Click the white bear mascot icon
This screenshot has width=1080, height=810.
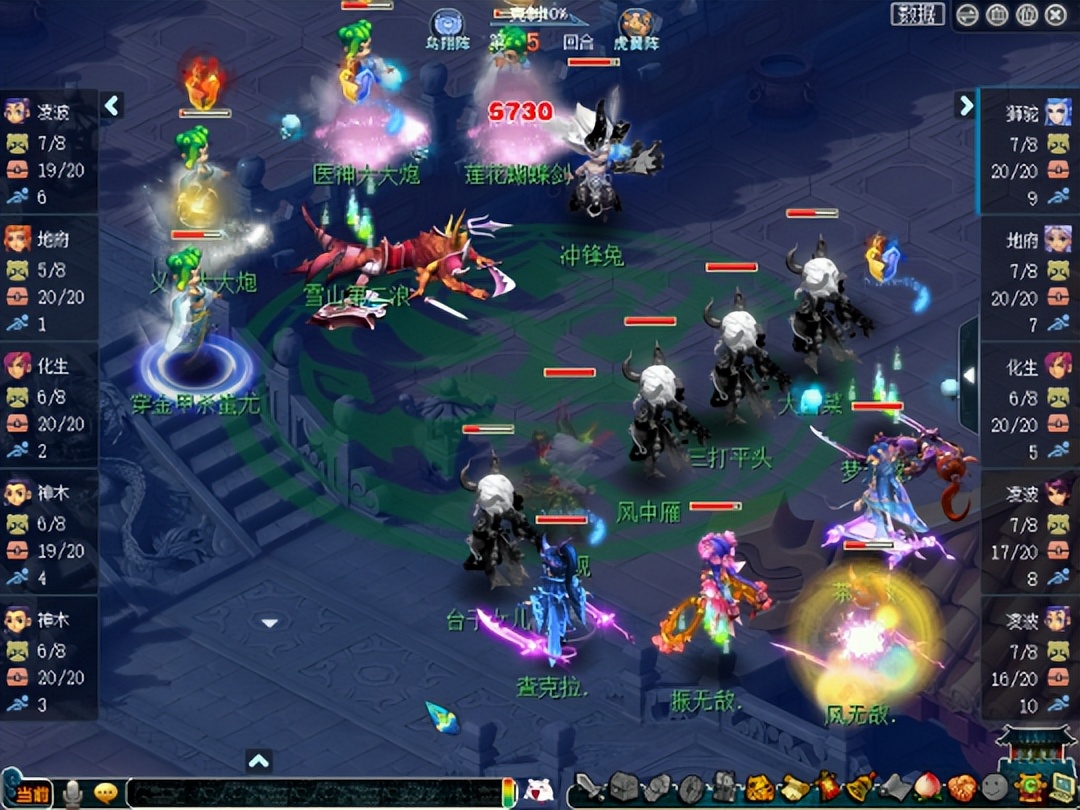click(540, 791)
